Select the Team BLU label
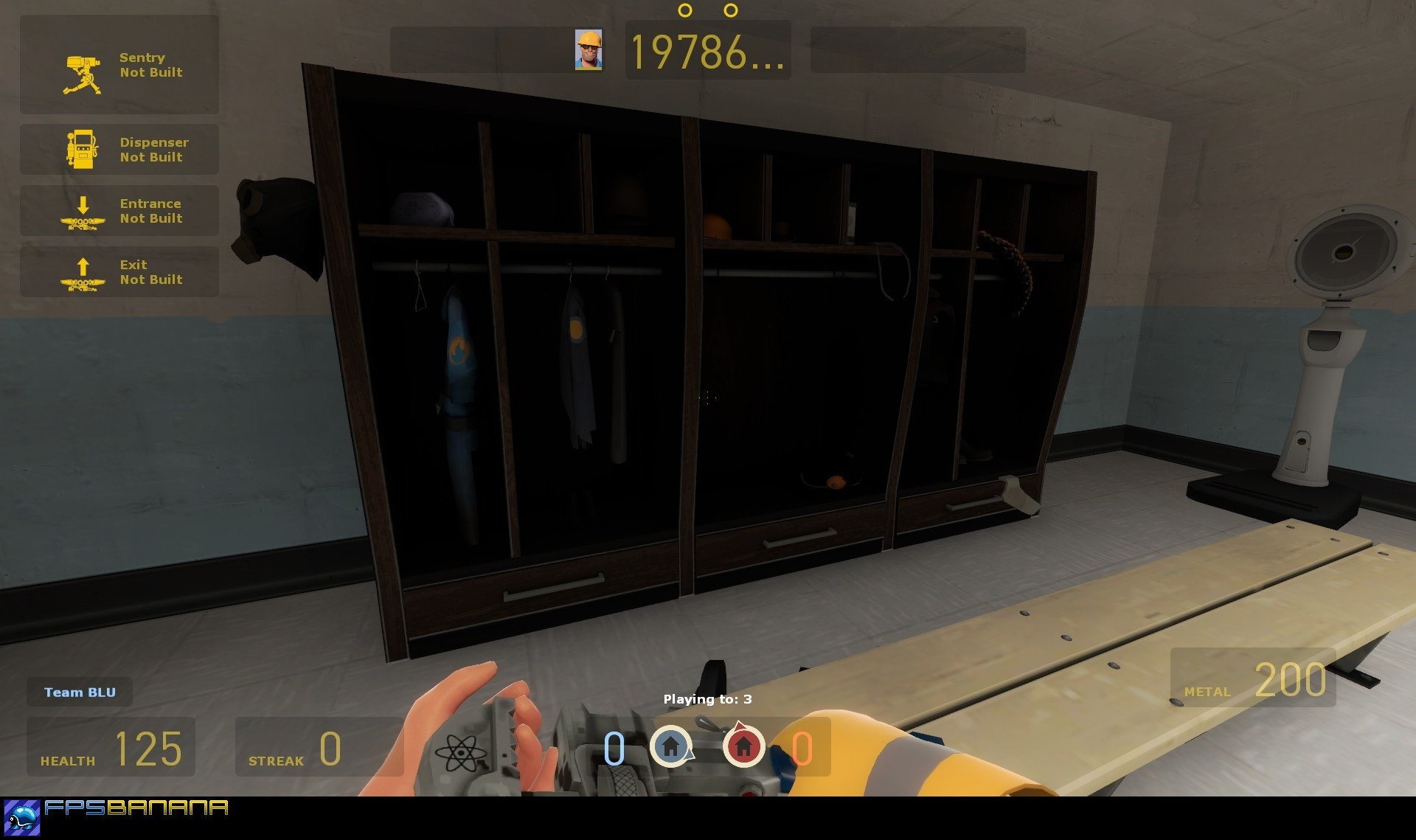 (x=79, y=692)
